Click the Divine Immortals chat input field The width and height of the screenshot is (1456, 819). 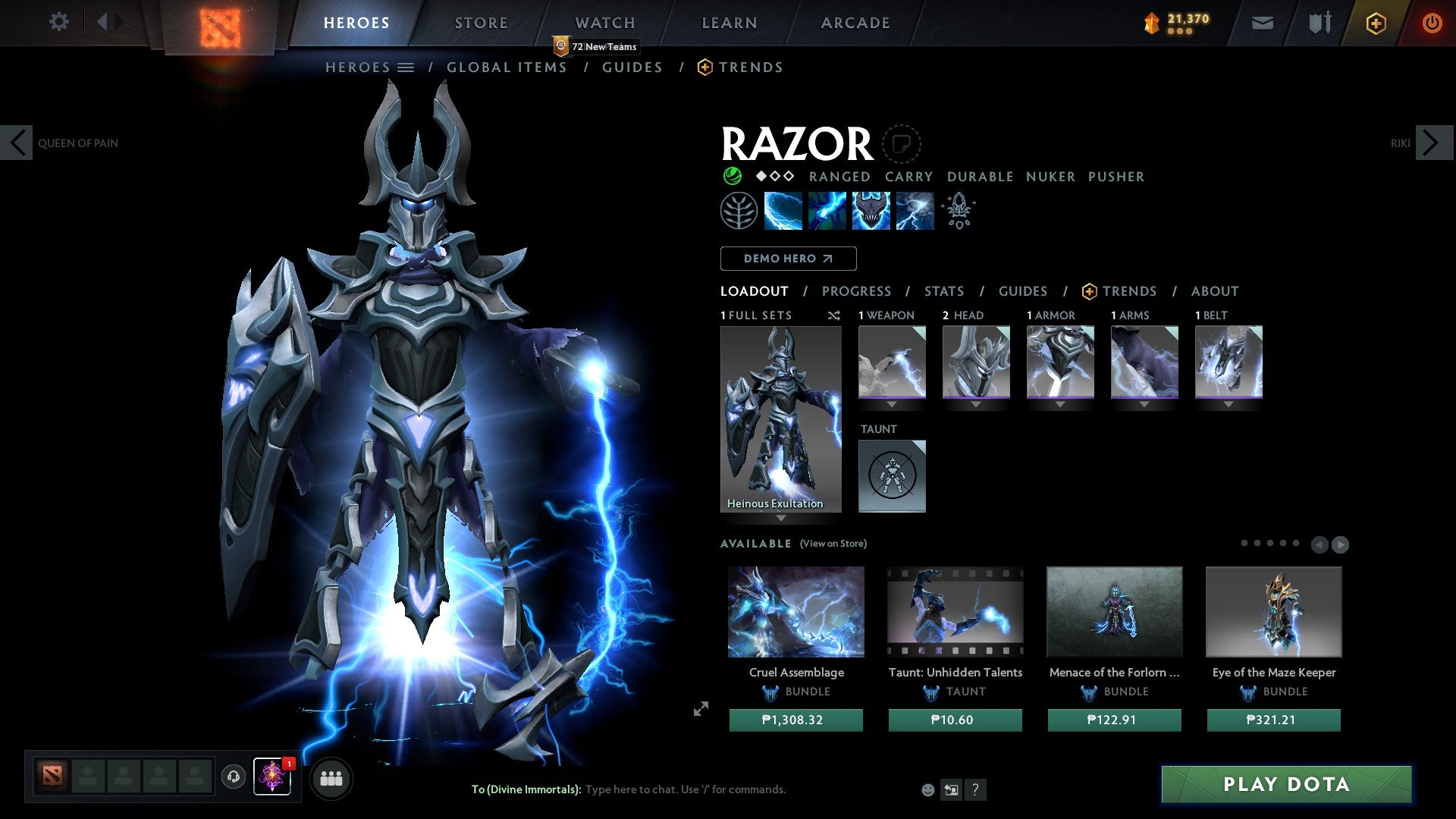click(x=682, y=789)
